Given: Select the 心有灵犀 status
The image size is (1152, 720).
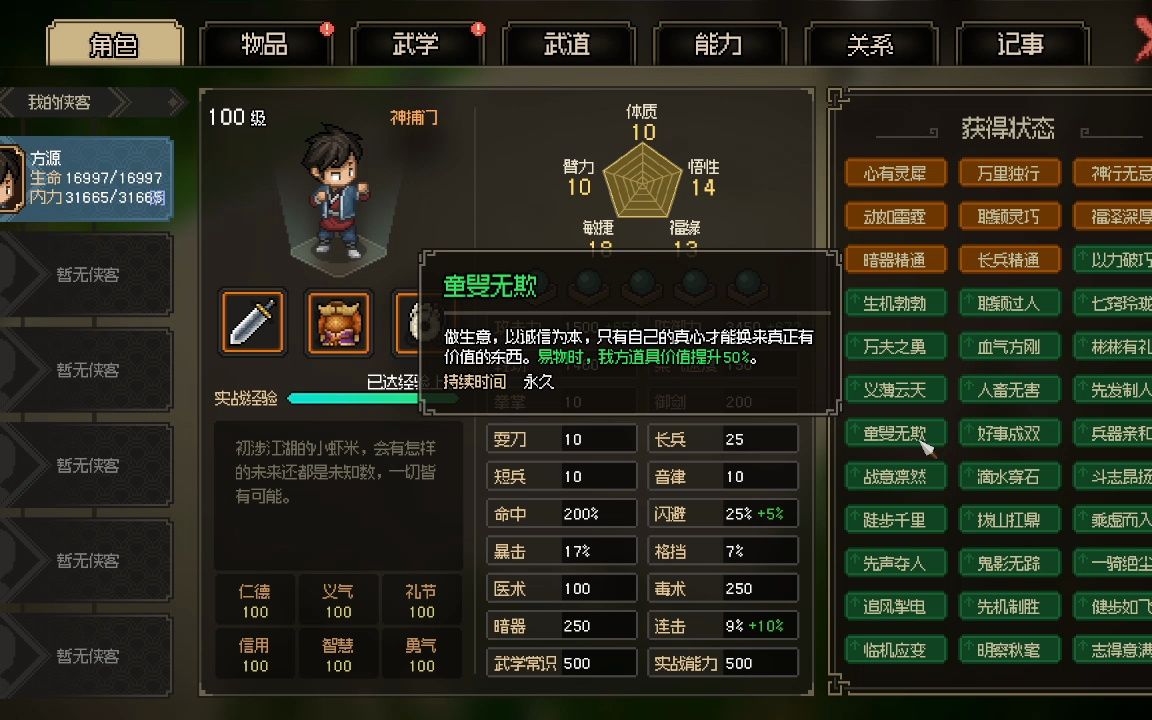Looking at the screenshot, I should coord(894,173).
